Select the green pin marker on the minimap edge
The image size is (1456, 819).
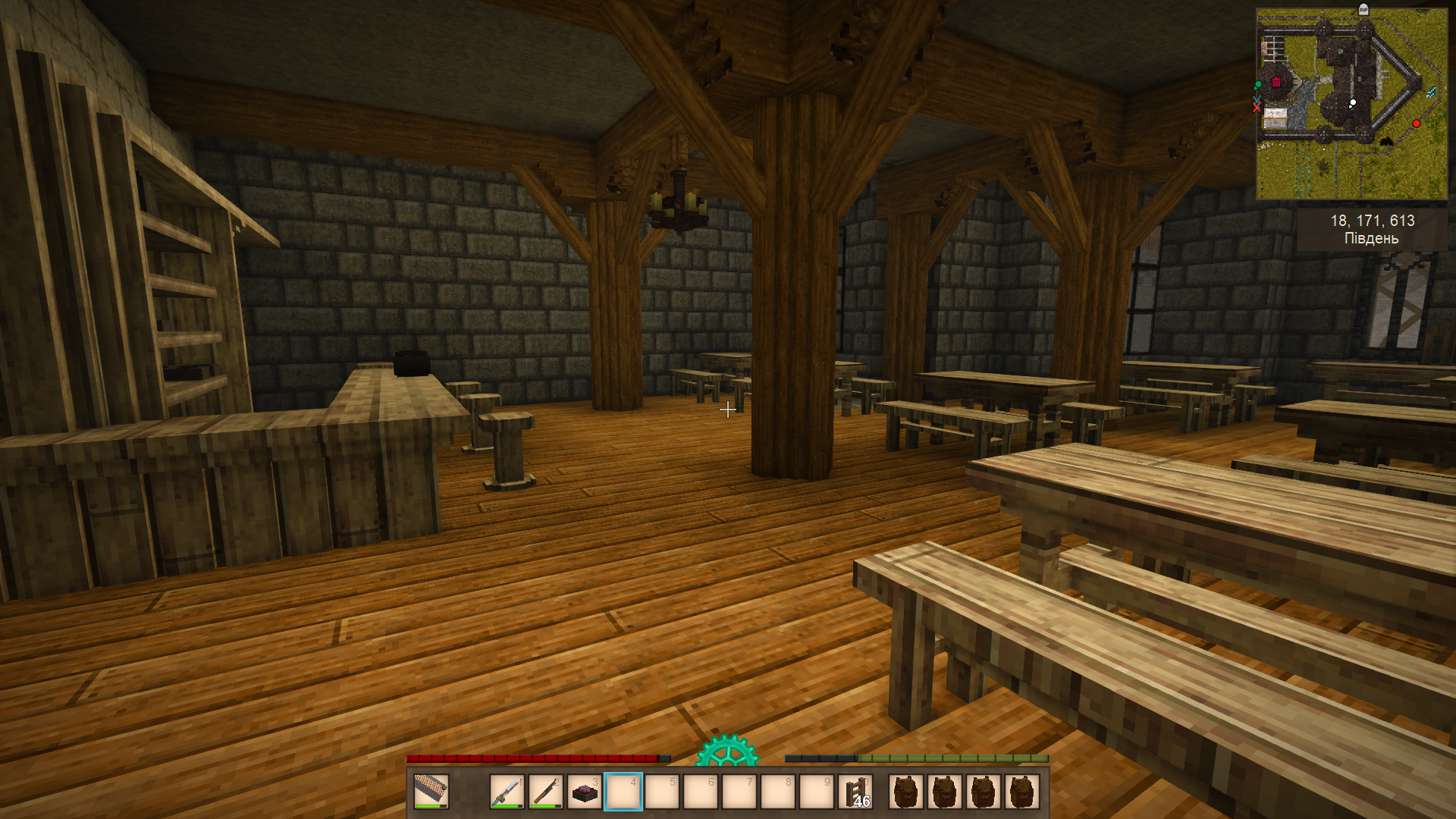1258,85
